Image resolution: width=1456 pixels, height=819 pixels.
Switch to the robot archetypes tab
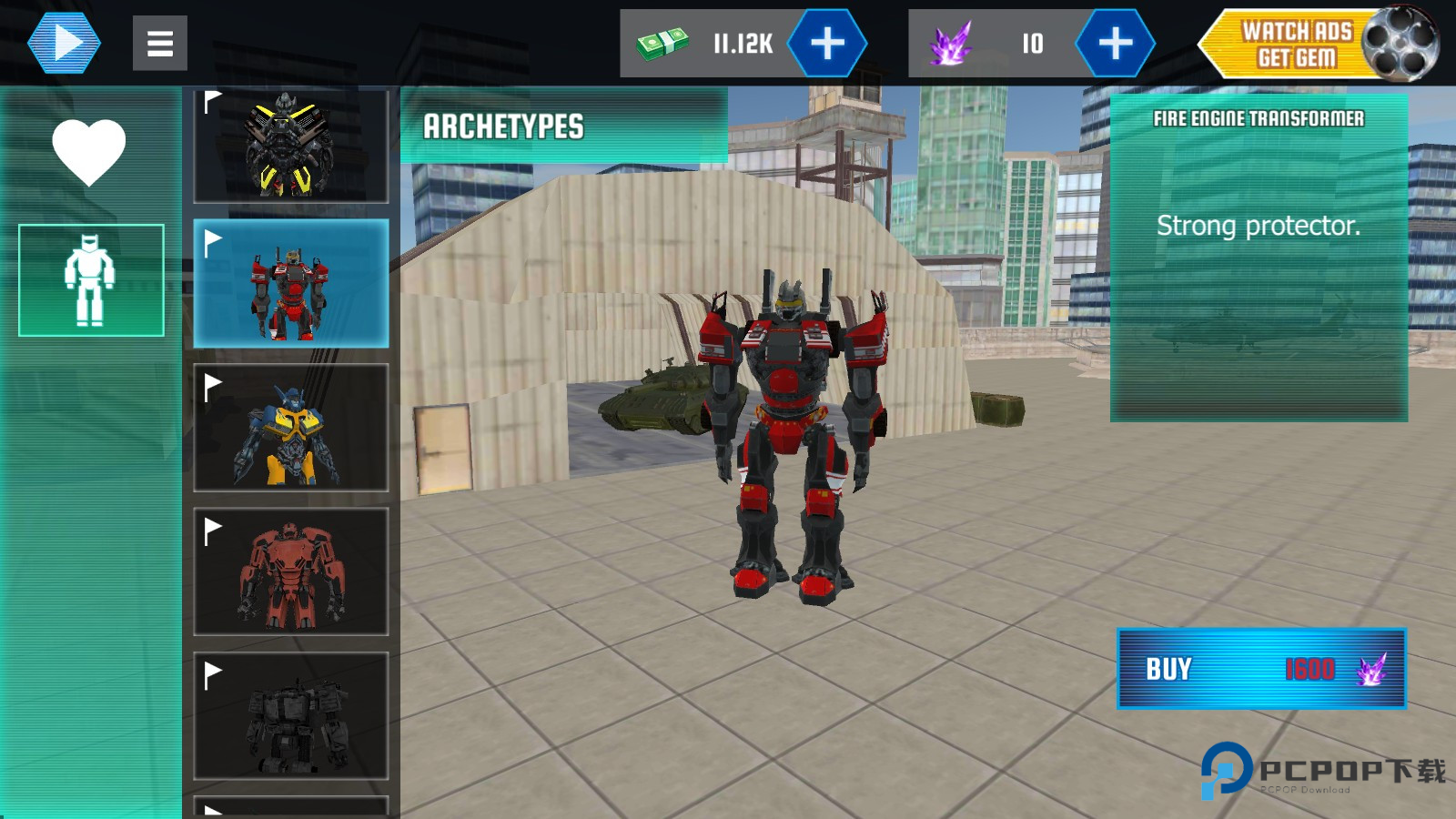pyautogui.click(x=91, y=280)
